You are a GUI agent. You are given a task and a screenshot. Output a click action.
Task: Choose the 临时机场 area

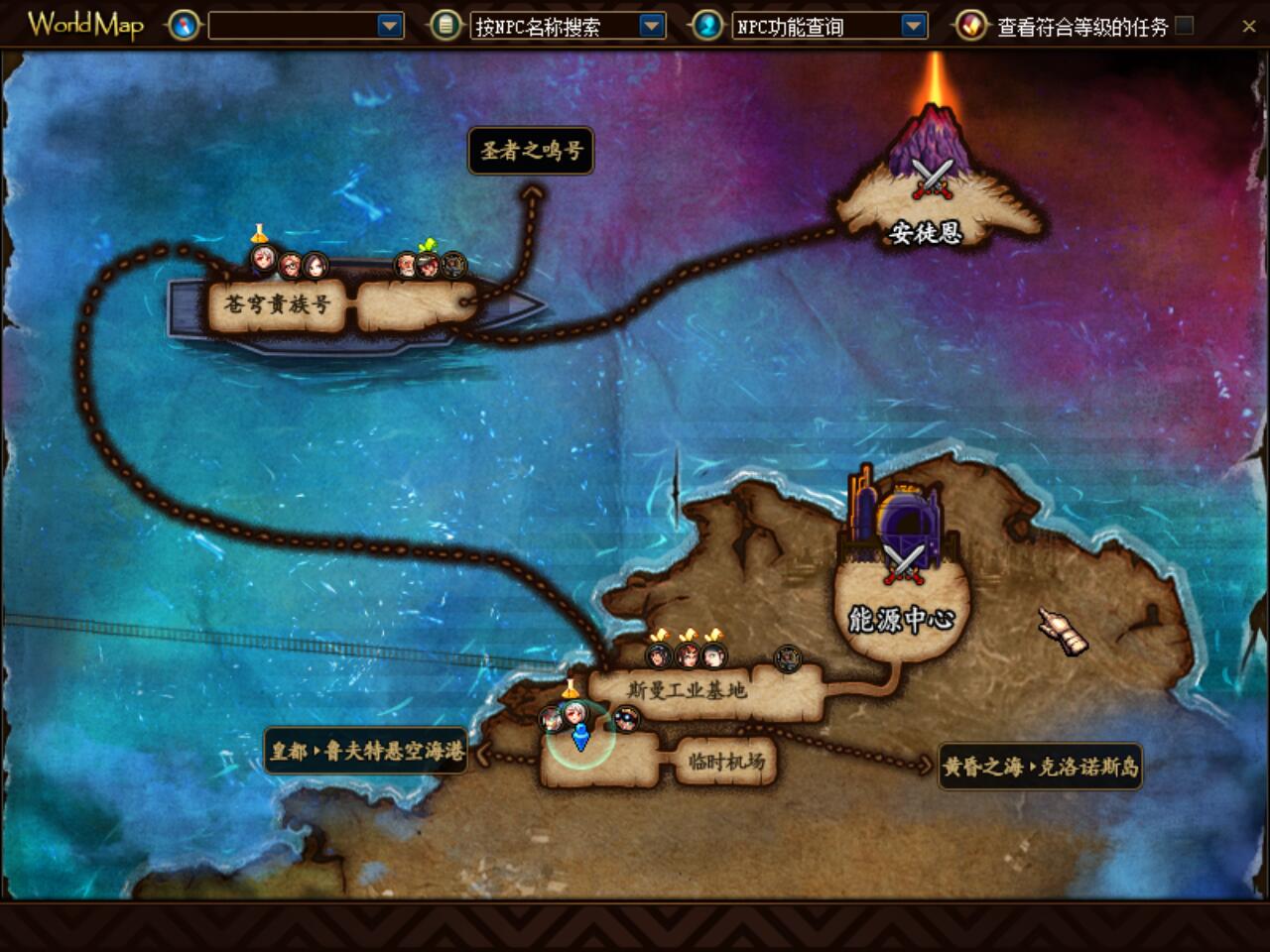coord(726,762)
